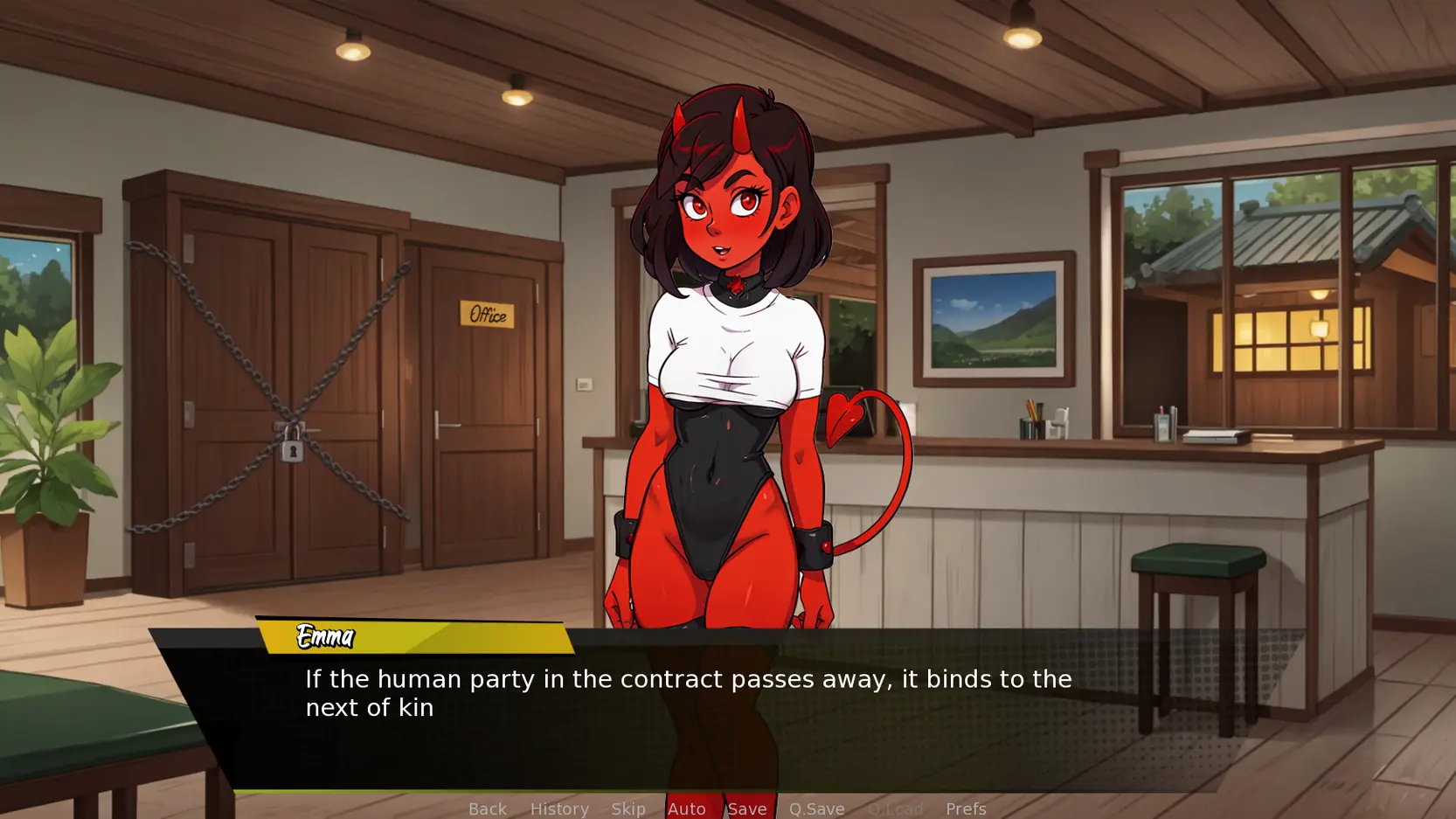Open the dialogue History log

pyautogui.click(x=559, y=809)
